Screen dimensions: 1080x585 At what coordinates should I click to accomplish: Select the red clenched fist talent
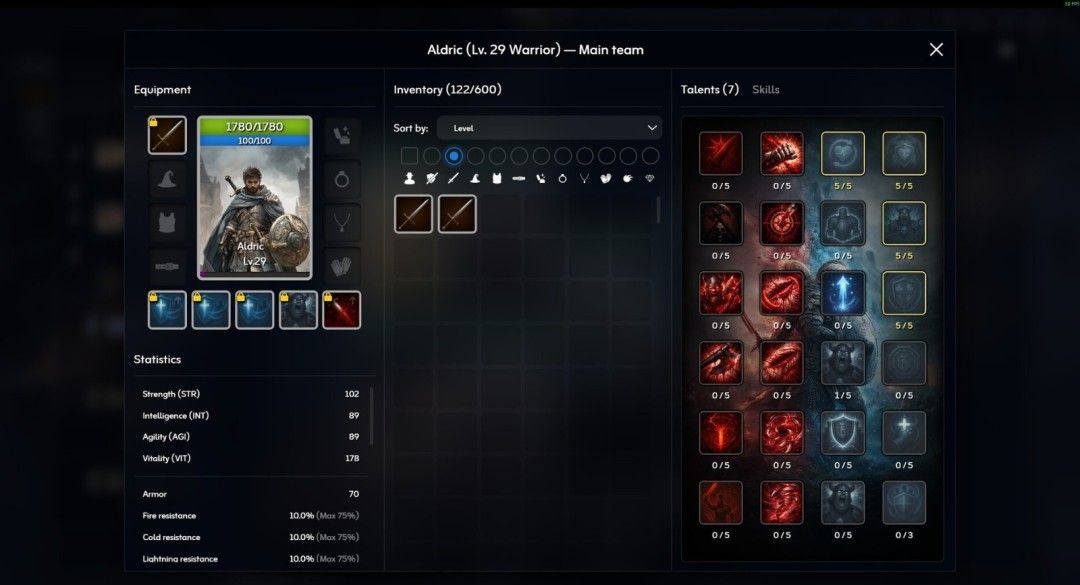(781, 154)
